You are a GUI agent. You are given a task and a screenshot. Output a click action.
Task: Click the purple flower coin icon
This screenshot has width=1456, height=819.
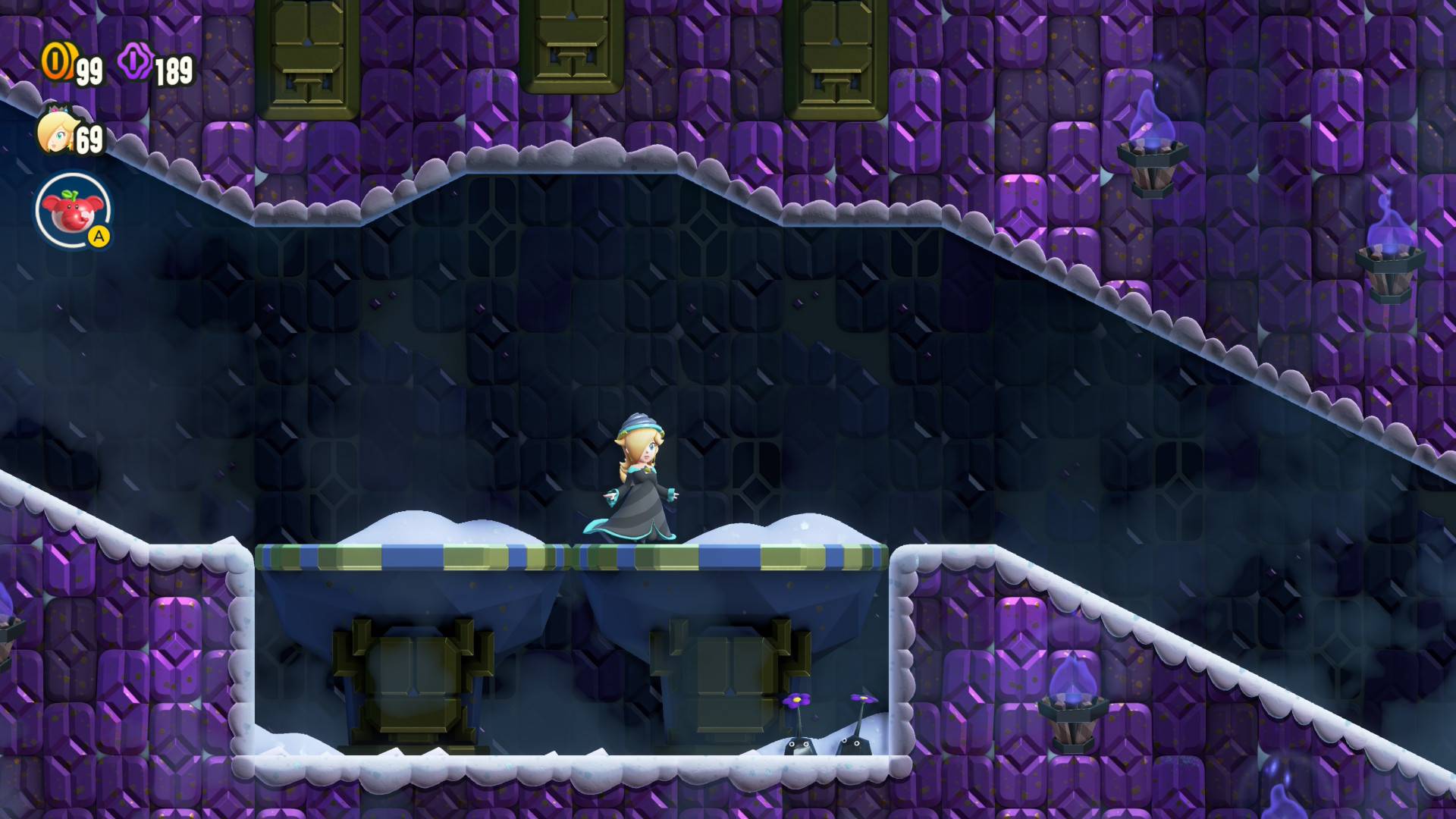[x=135, y=62]
